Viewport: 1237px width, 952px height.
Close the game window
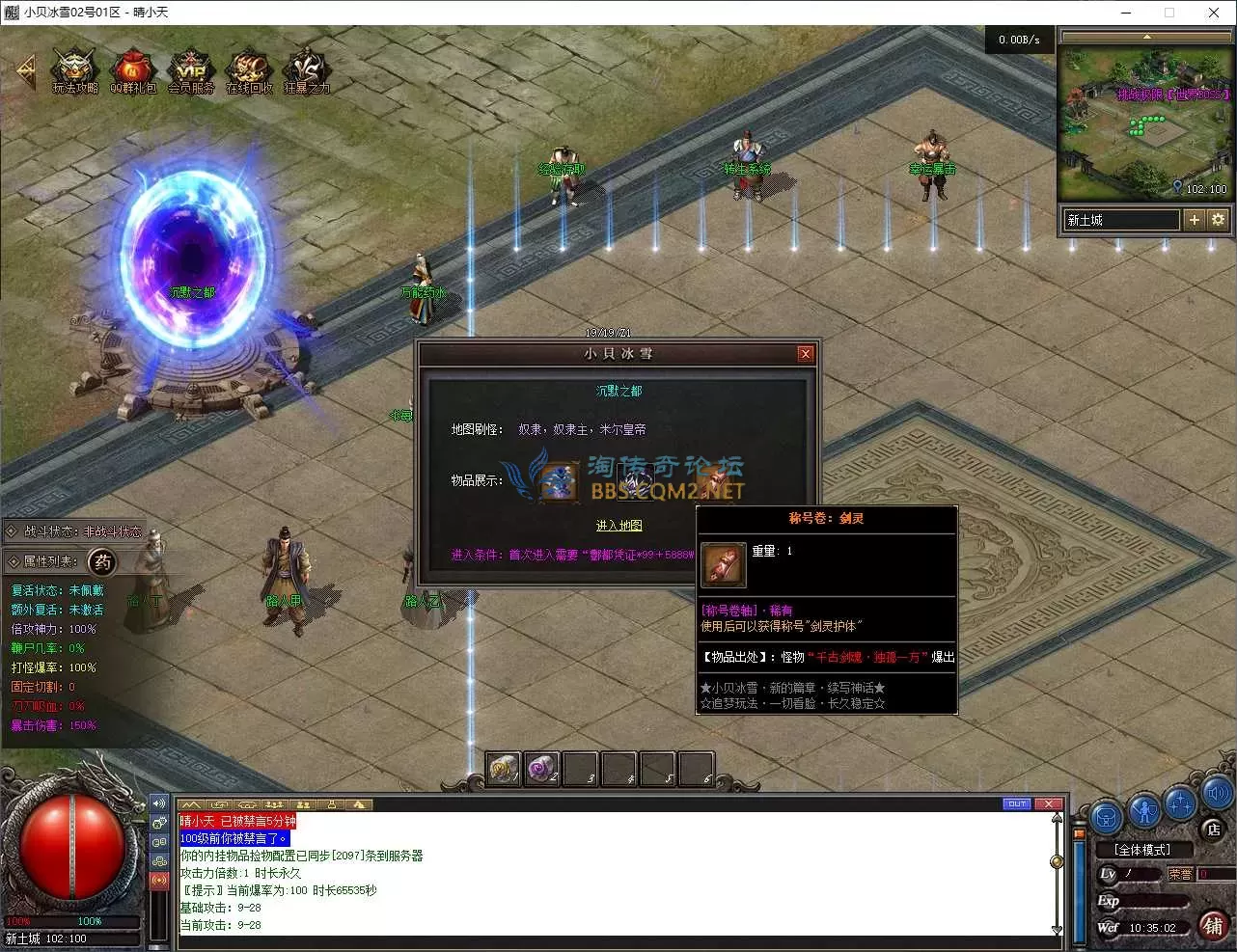tap(1213, 13)
